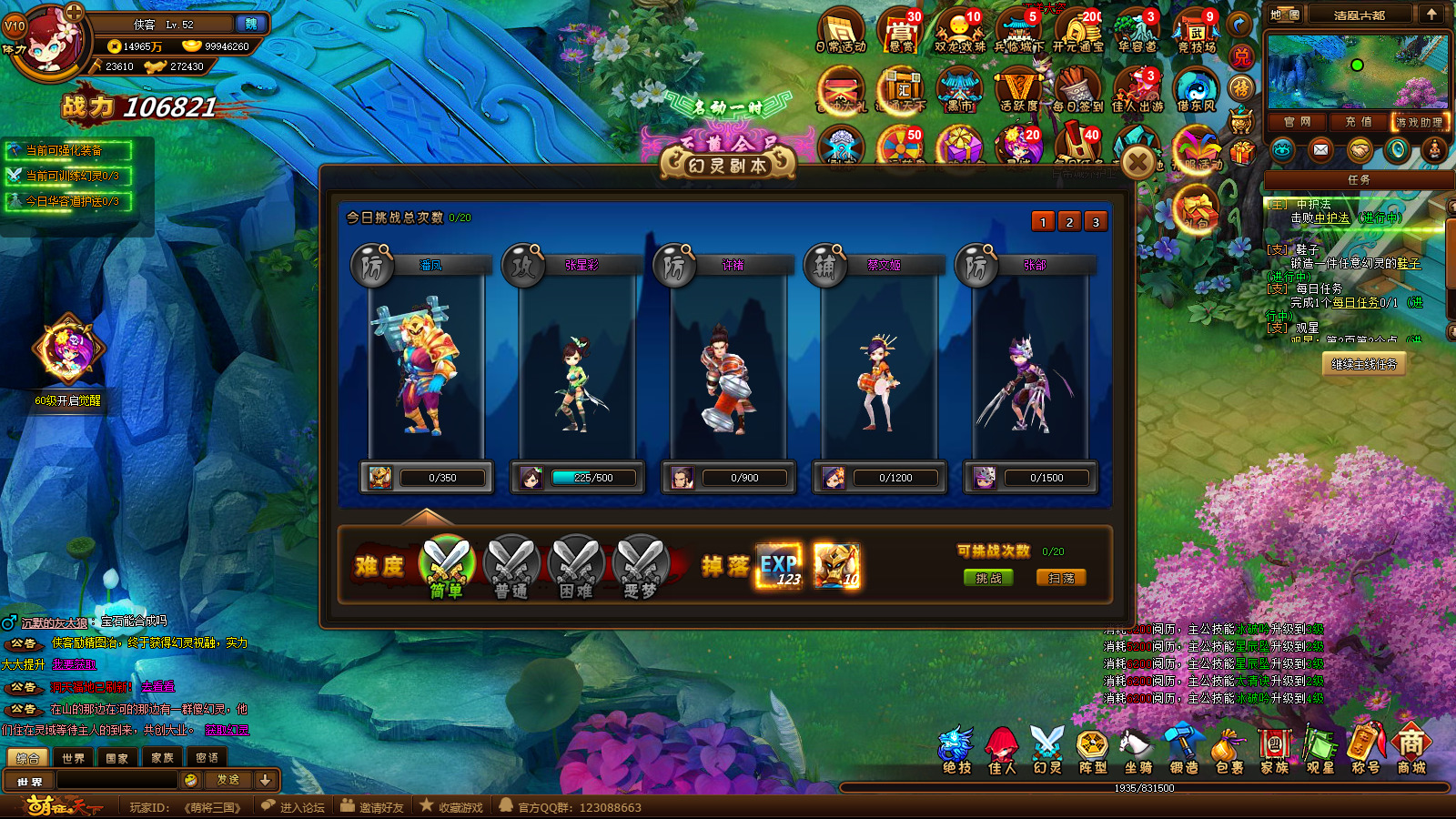1456x819 pixels.
Task: Open the minimap
Action: (x=1357, y=71)
